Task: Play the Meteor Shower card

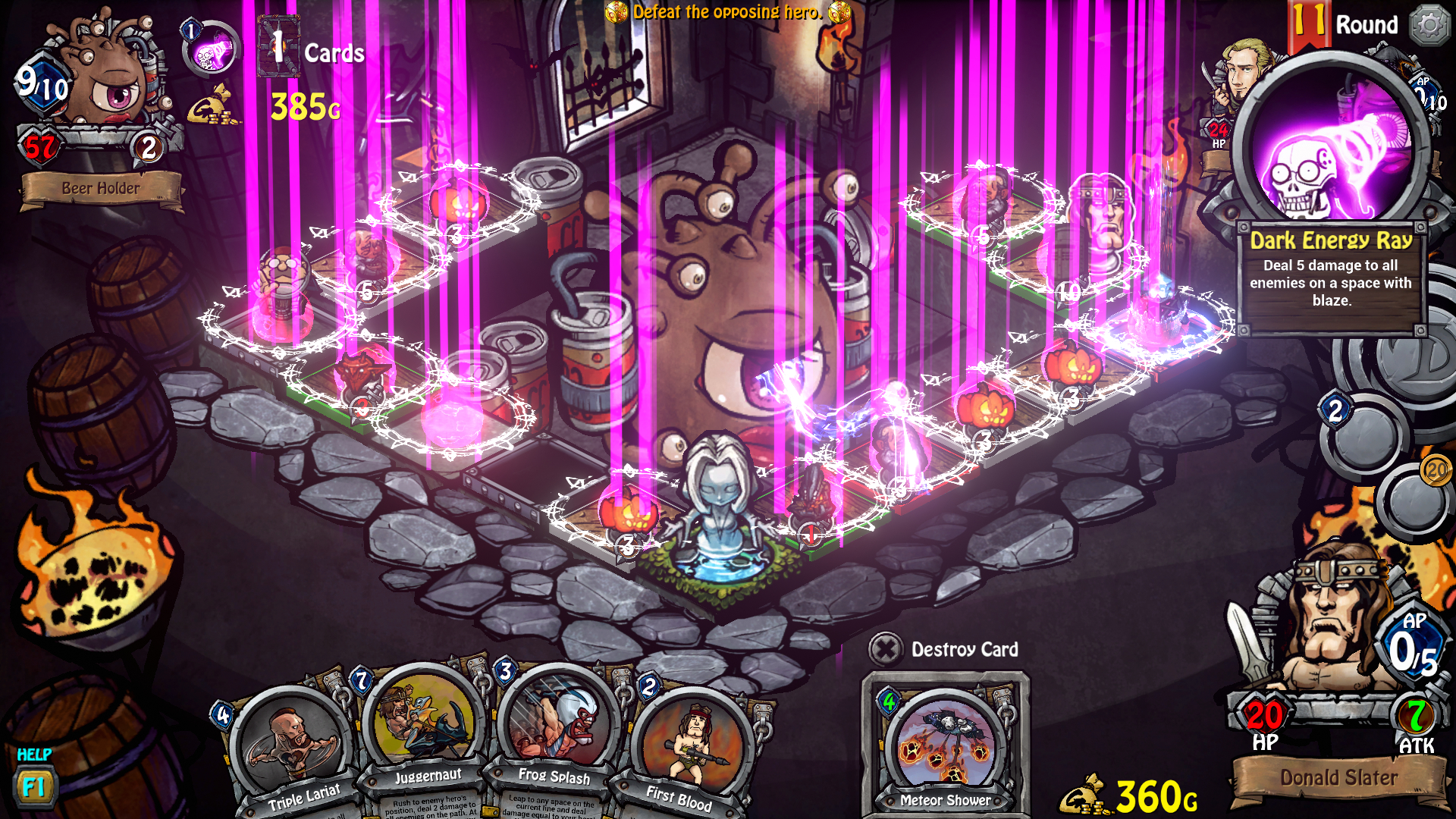Action: 943,743
